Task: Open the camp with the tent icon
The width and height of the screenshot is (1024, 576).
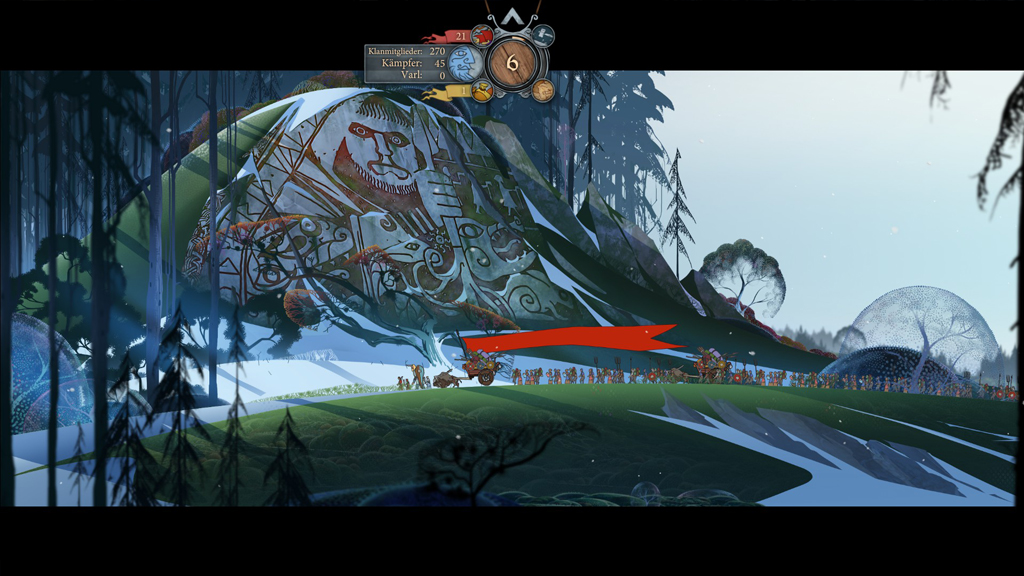Action: [543, 35]
